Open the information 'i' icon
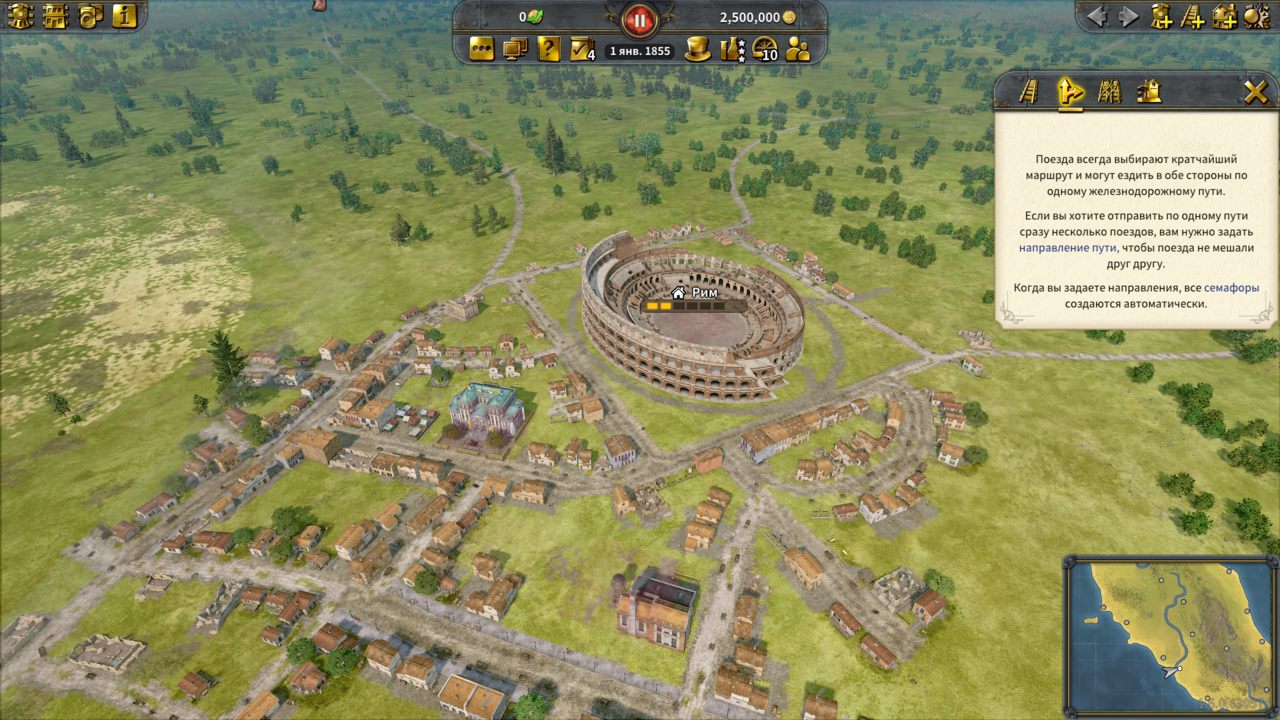This screenshot has width=1280, height=720. coord(124,16)
